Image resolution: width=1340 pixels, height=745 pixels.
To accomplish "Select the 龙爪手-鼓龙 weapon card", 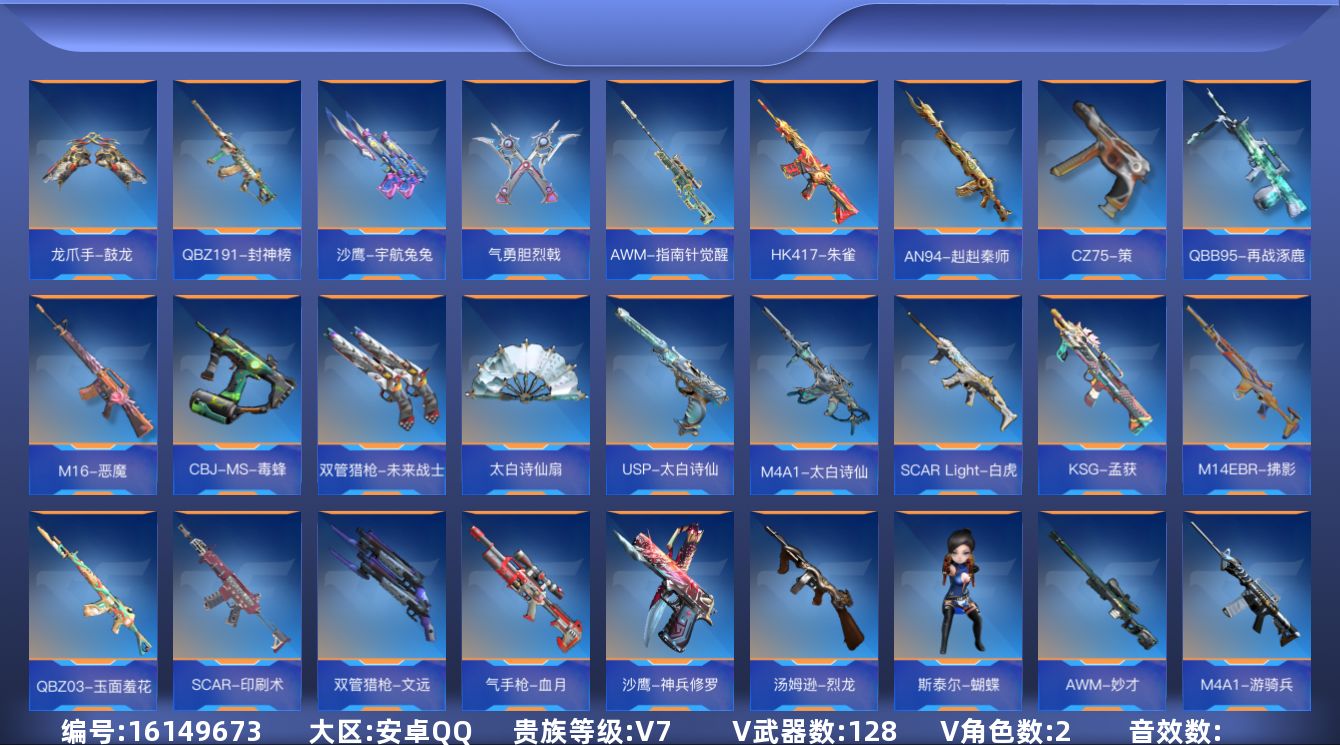I will 93,170.
